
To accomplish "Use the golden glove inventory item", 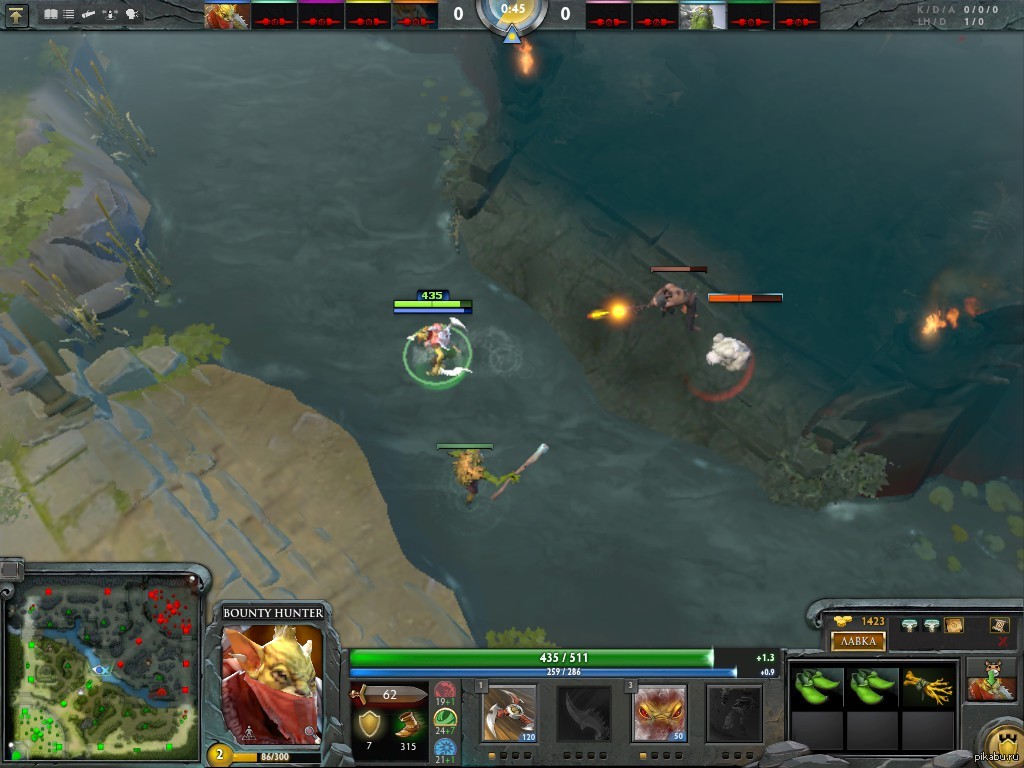I will [x=926, y=687].
